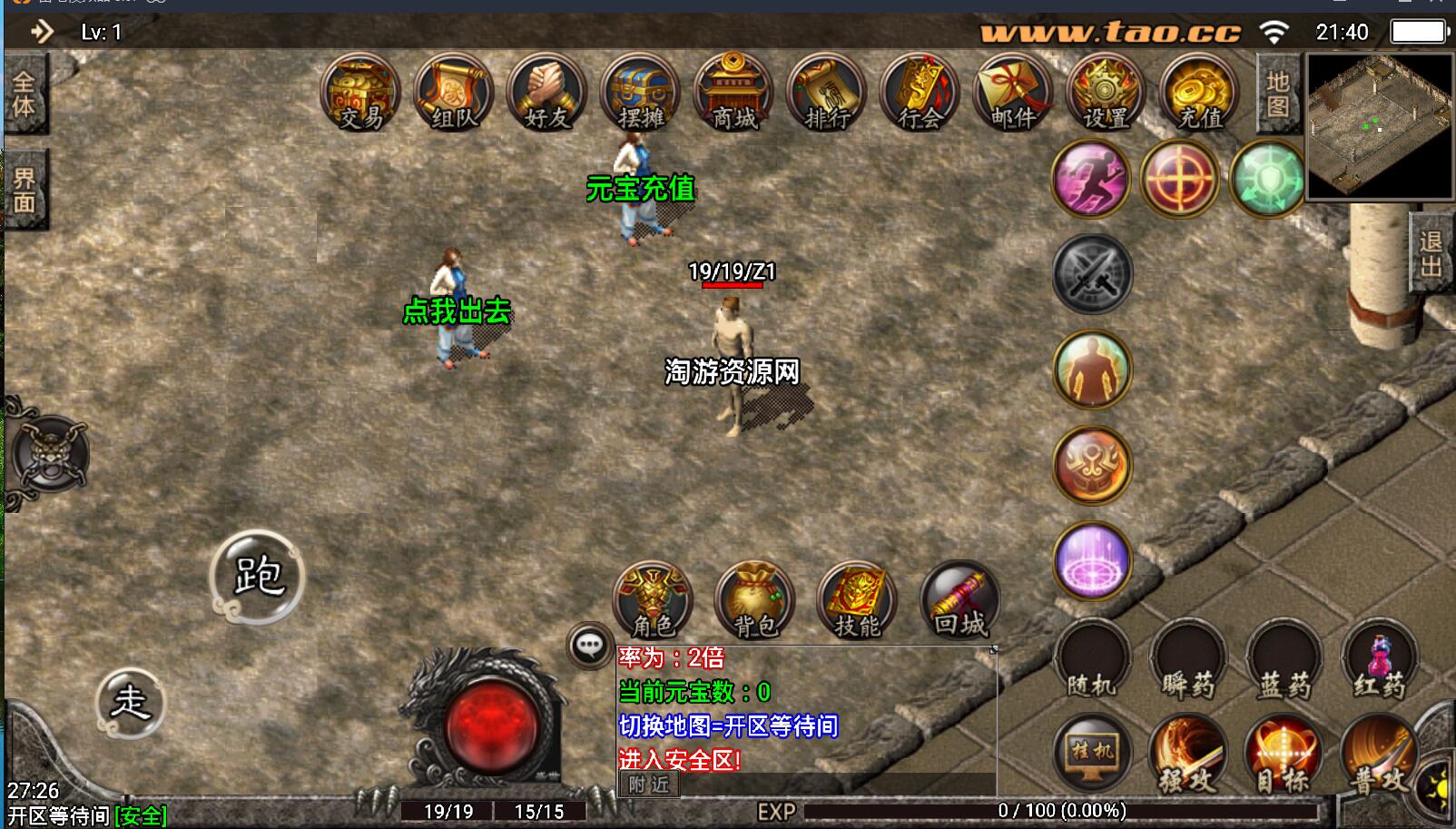Toggle 跑 run movement mode
This screenshot has width=1456, height=829.
261,575
